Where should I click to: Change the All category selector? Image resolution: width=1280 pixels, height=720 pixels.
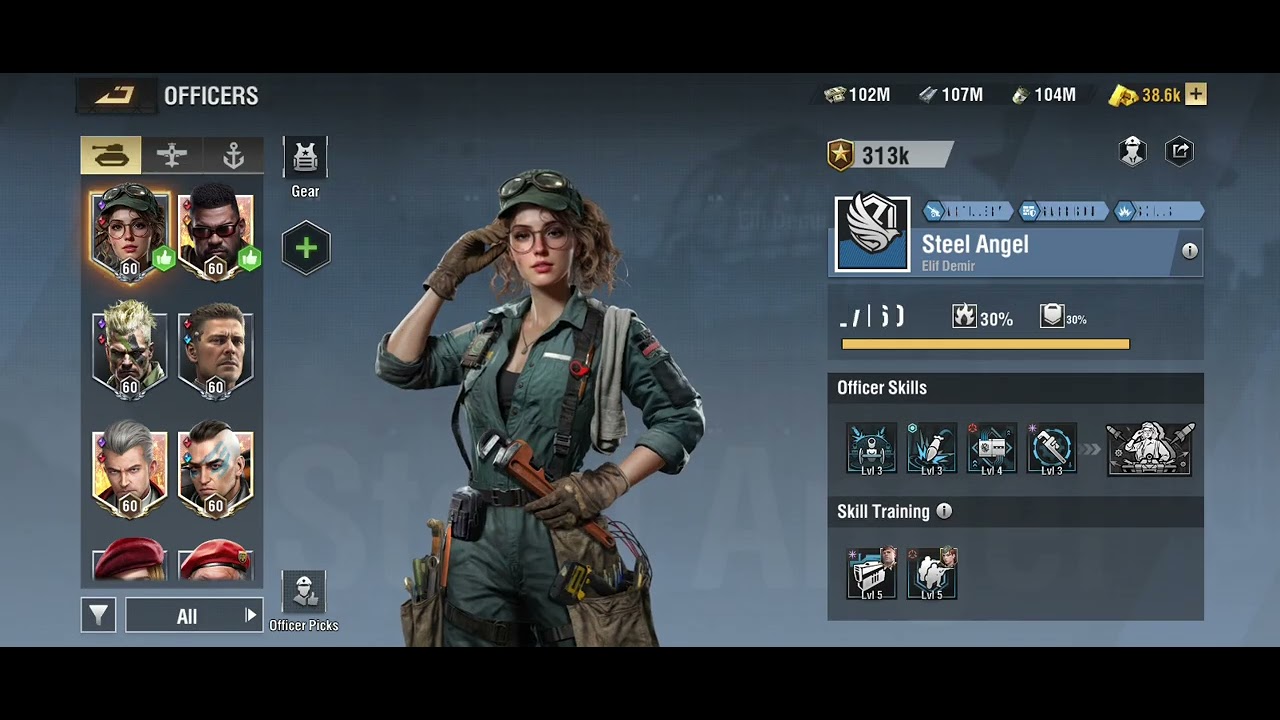pos(193,616)
